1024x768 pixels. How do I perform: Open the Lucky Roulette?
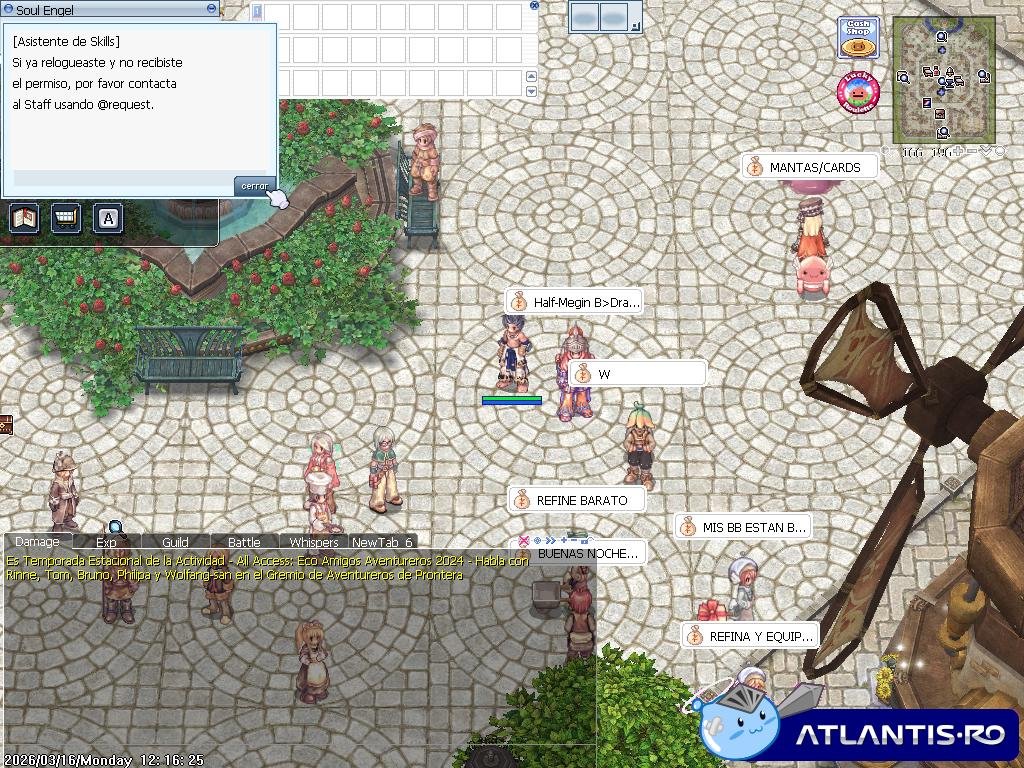[x=857, y=93]
